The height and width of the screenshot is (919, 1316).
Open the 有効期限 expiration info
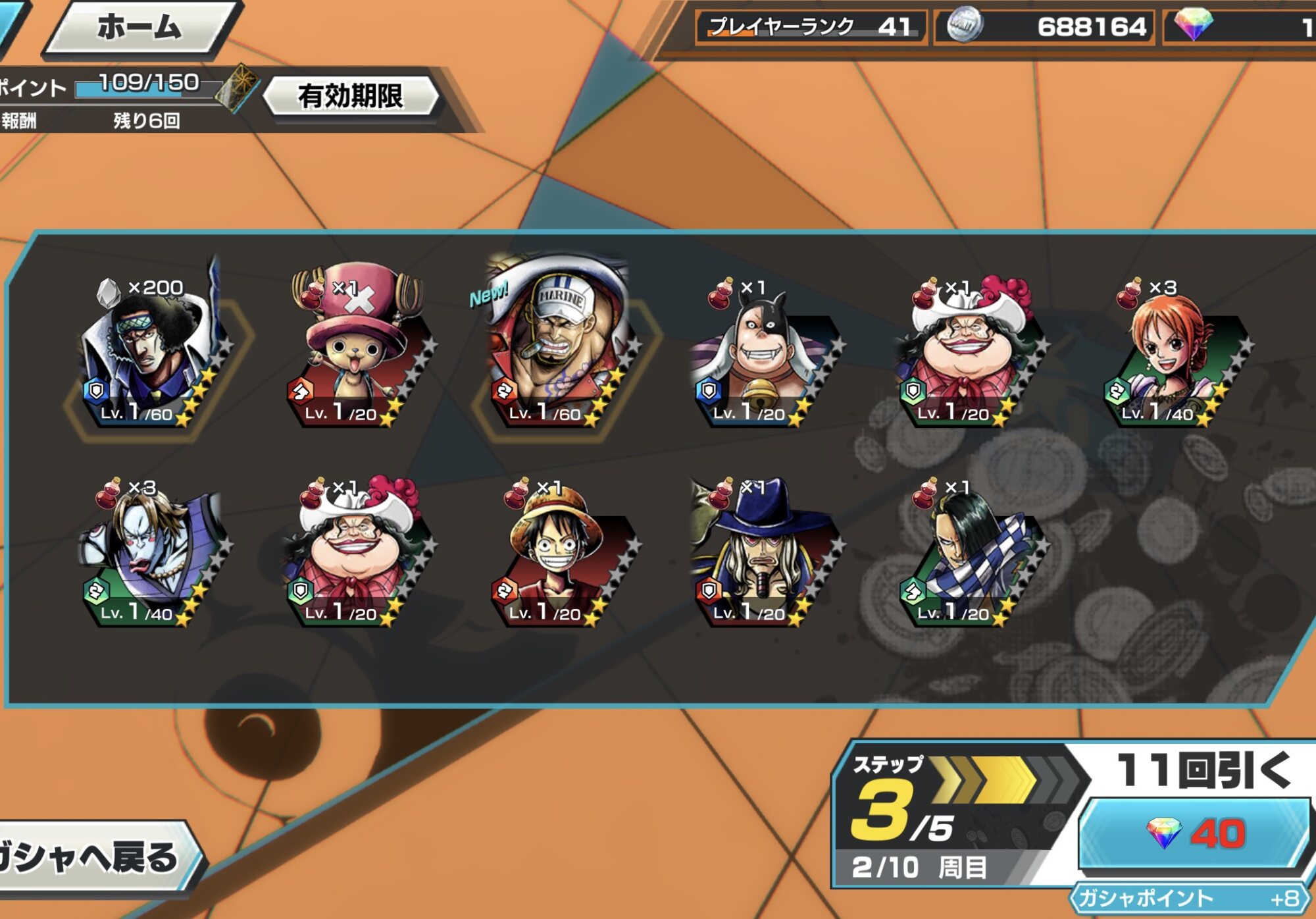pyautogui.click(x=350, y=96)
